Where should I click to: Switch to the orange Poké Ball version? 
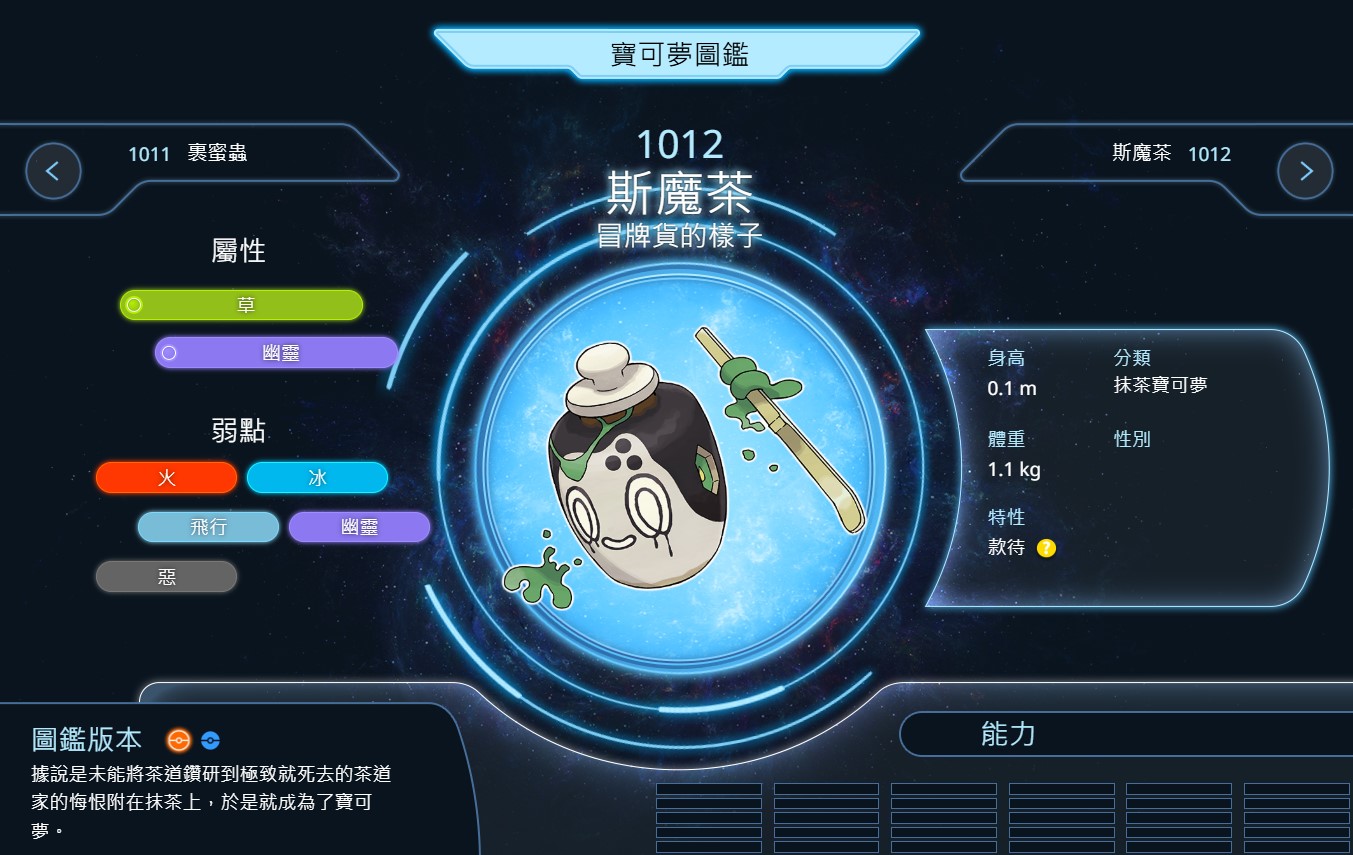(178, 741)
